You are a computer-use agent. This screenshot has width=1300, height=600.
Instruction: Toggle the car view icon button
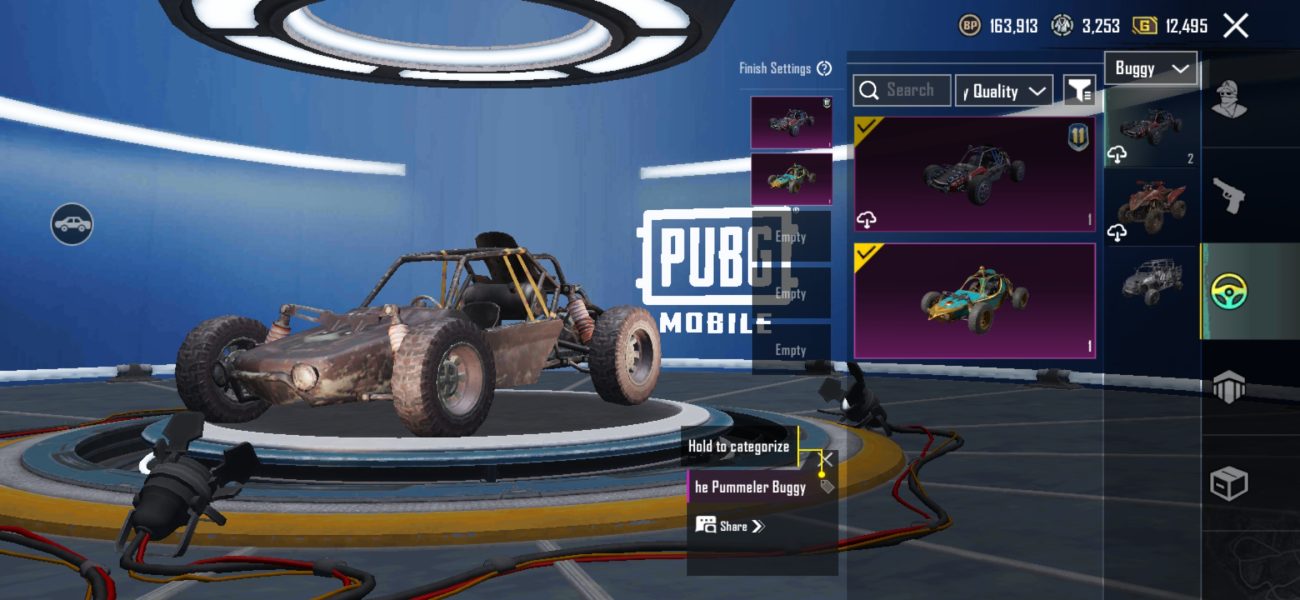click(72, 224)
